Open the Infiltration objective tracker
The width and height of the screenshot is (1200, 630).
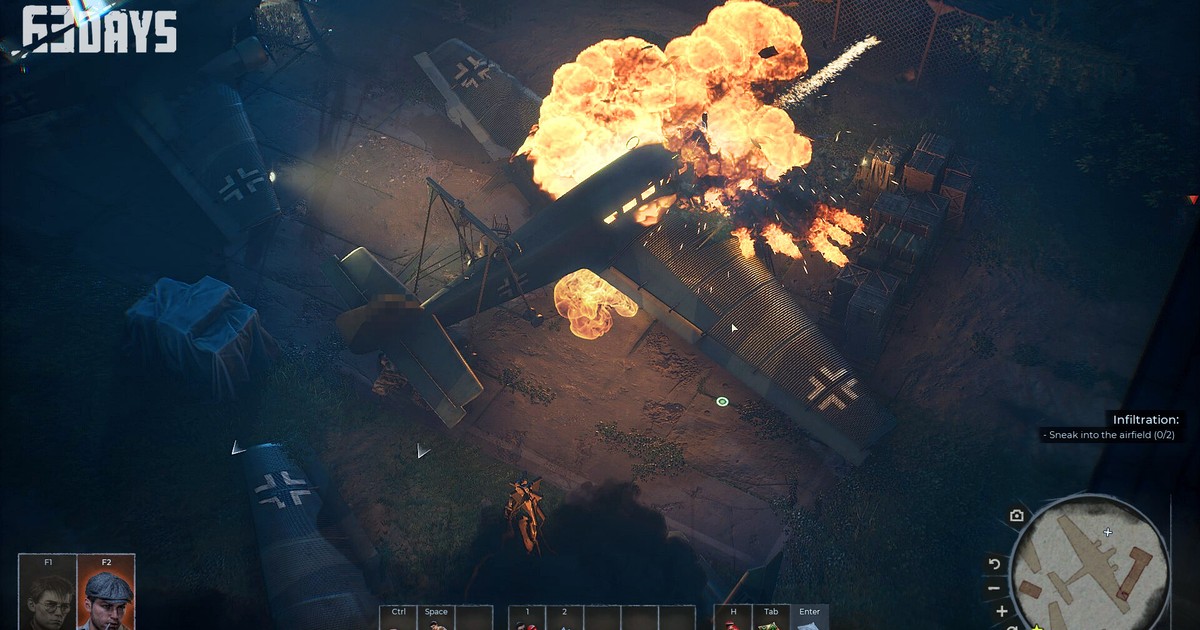[x=1144, y=420]
